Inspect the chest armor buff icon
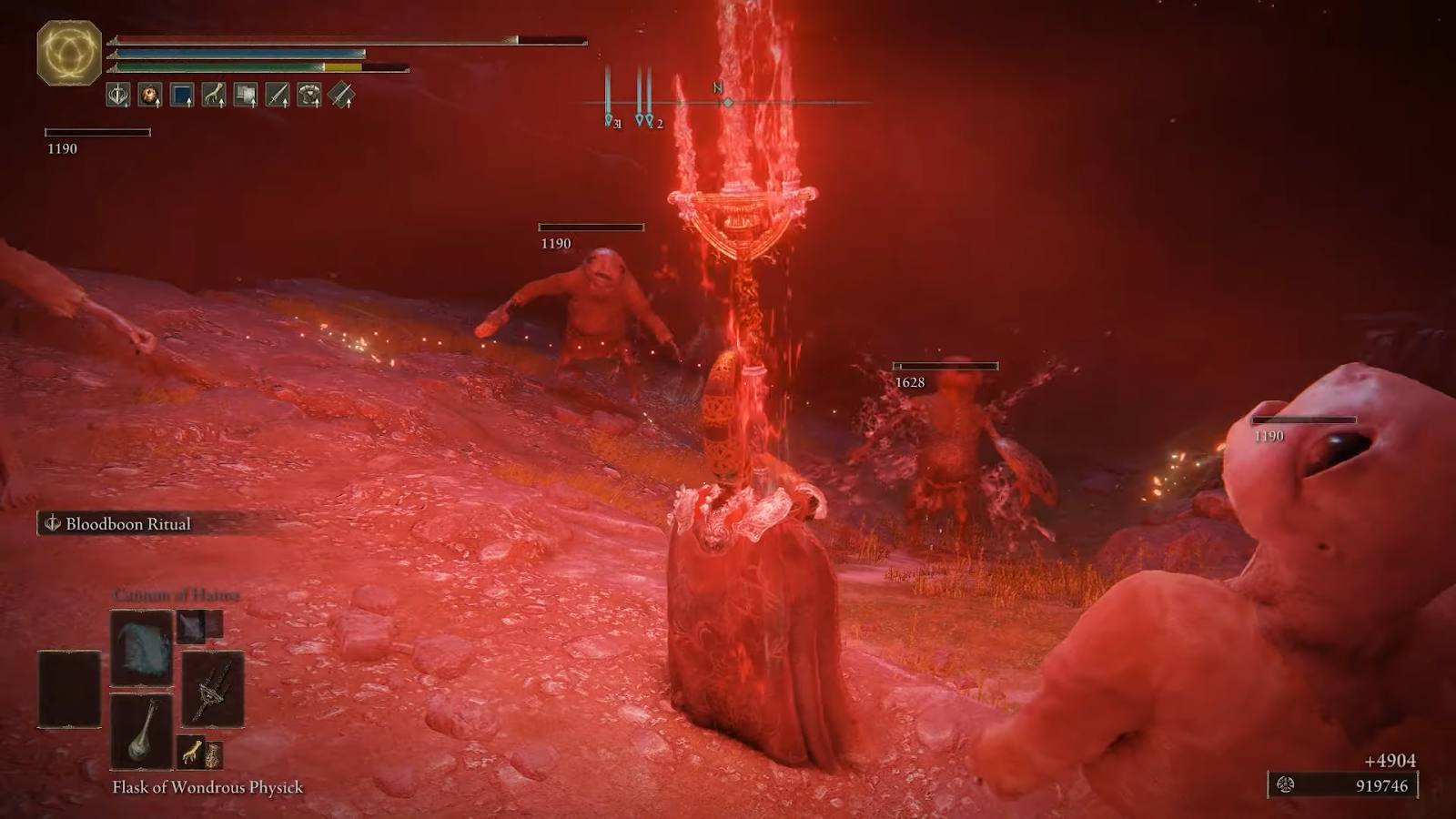 click(309, 95)
